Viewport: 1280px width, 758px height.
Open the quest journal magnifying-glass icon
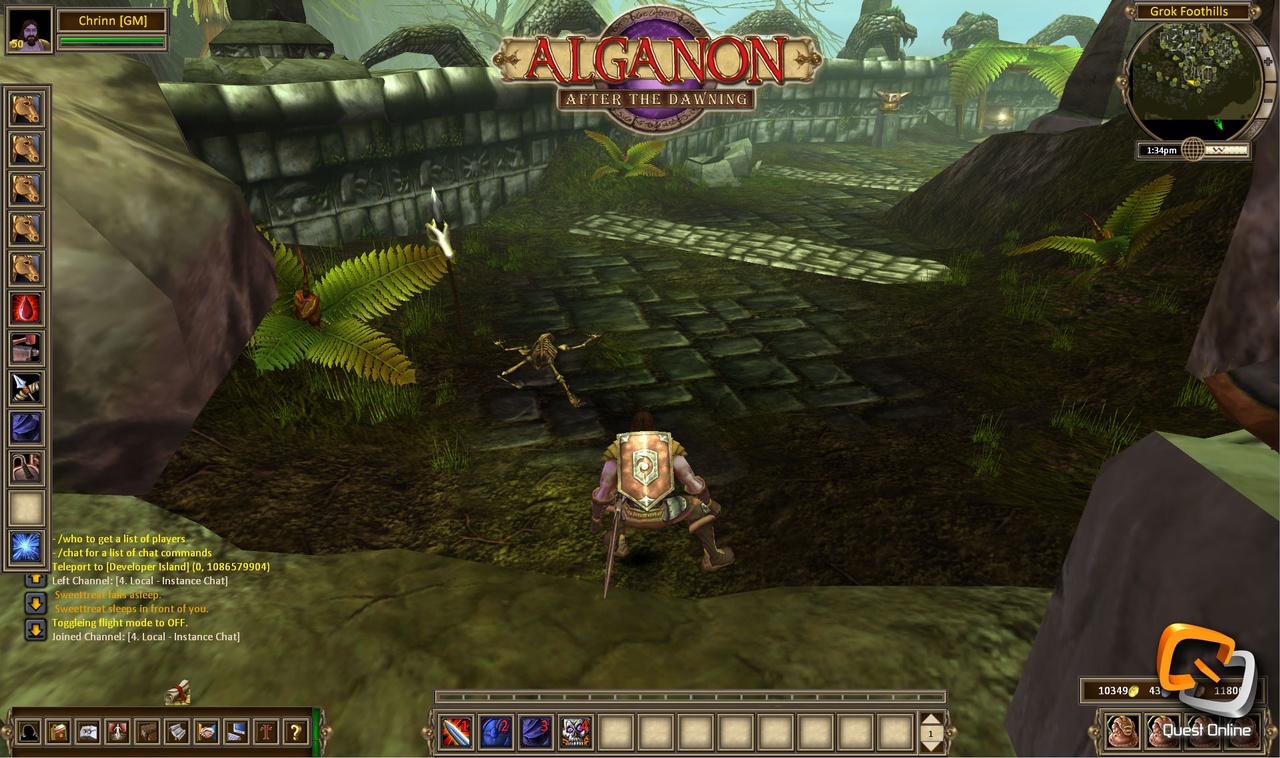89,730
